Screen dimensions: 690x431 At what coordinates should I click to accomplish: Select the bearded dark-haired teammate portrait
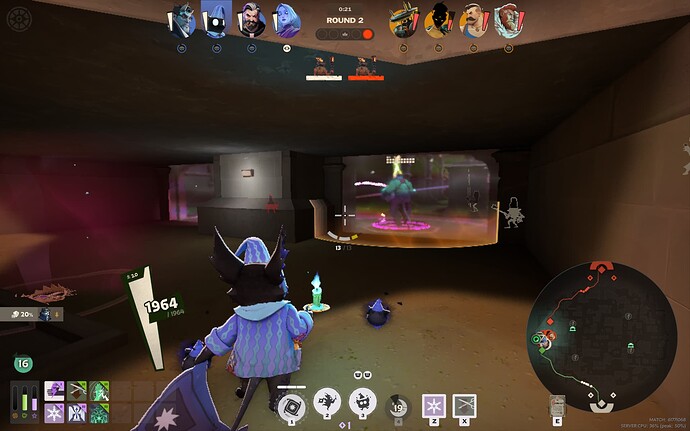click(x=249, y=19)
